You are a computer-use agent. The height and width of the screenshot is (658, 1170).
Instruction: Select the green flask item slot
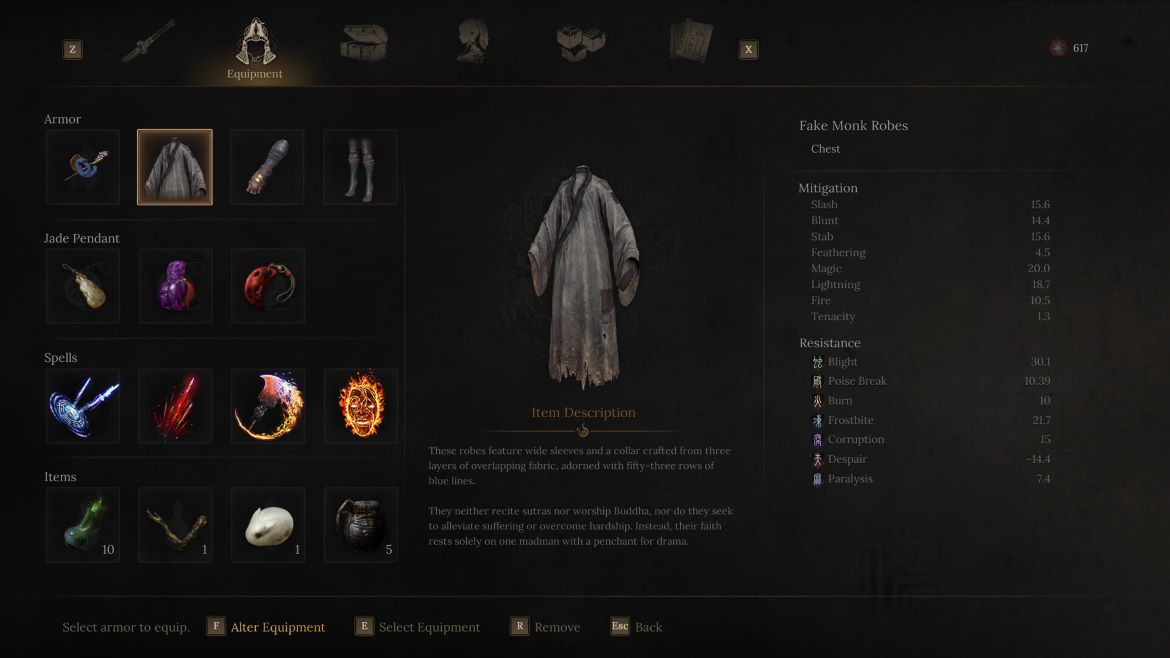pyautogui.click(x=82, y=525)
